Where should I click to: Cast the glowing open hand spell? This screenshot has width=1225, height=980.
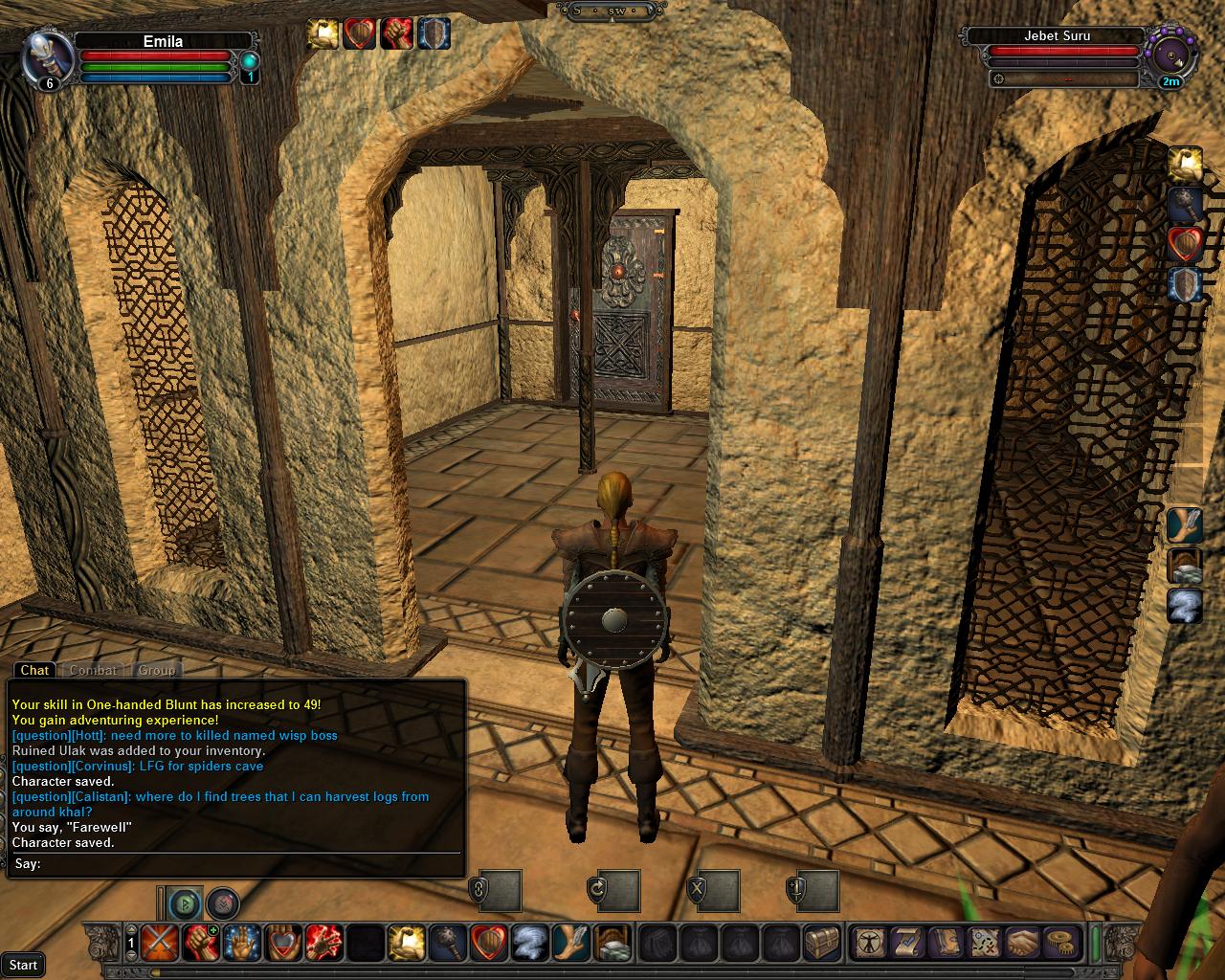(239, 944)
